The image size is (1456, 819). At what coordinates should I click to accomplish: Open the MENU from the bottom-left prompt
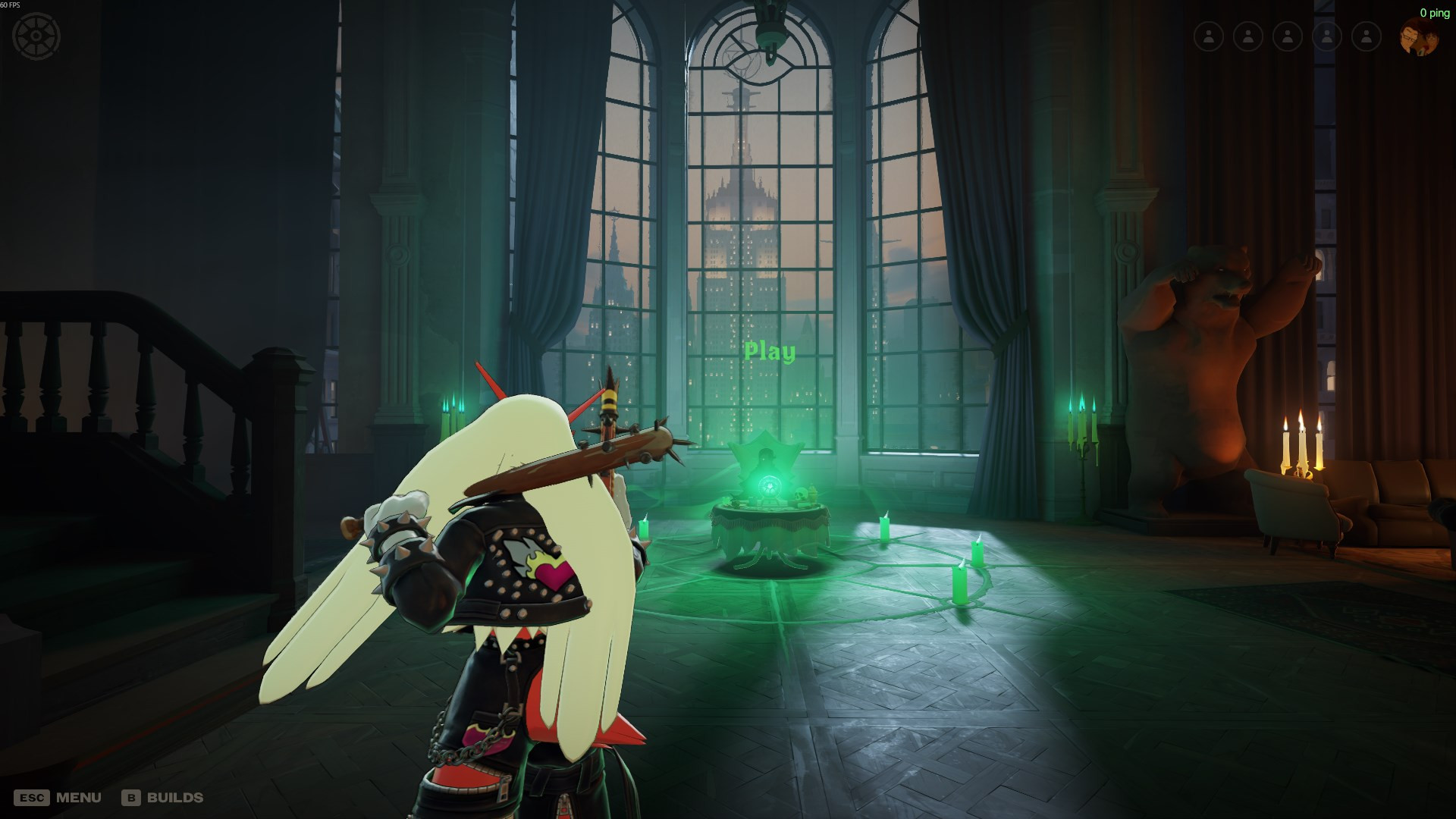click(78, 797)
